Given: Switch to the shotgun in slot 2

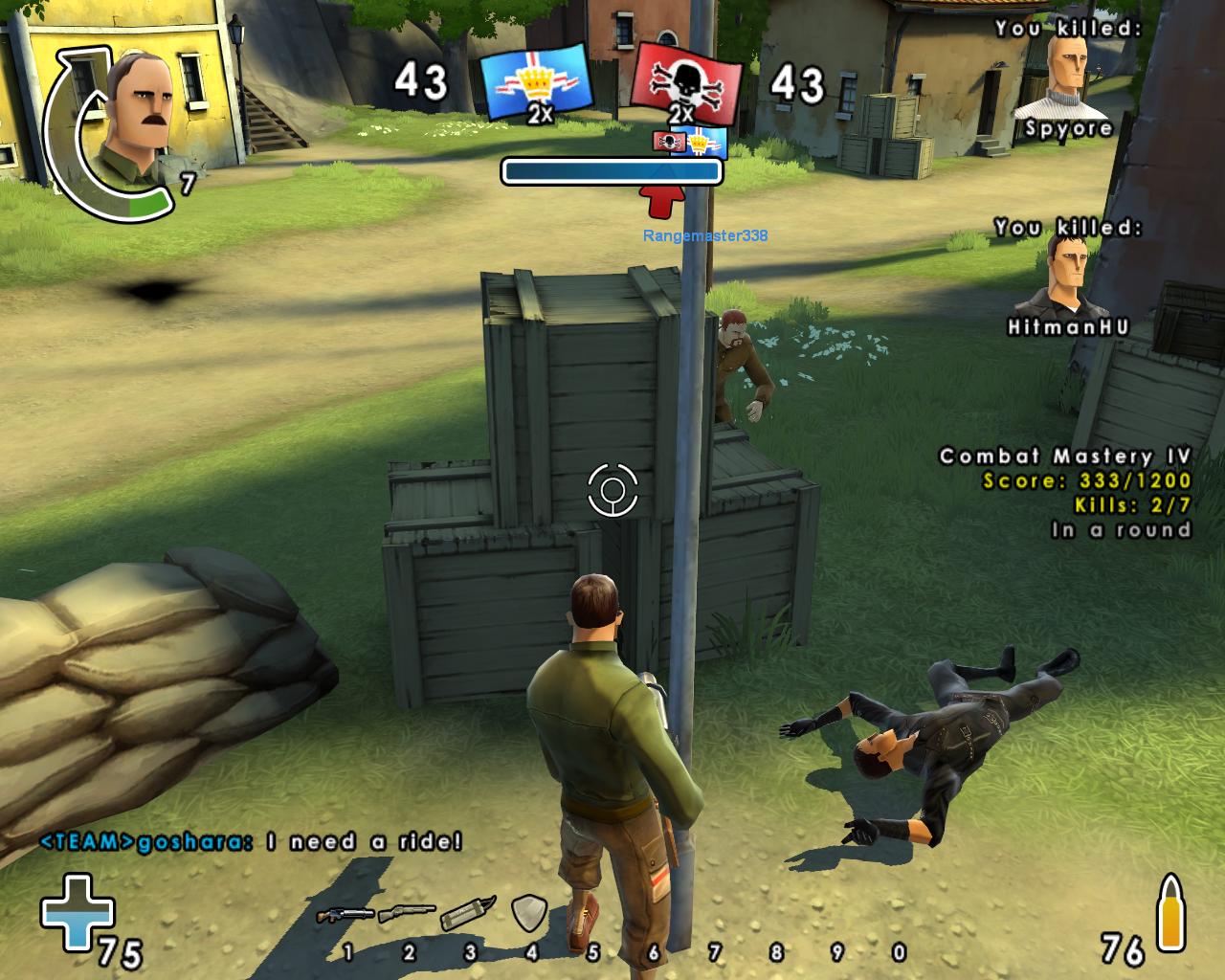Looking at the screenshot, I should (x=407, y=914).
